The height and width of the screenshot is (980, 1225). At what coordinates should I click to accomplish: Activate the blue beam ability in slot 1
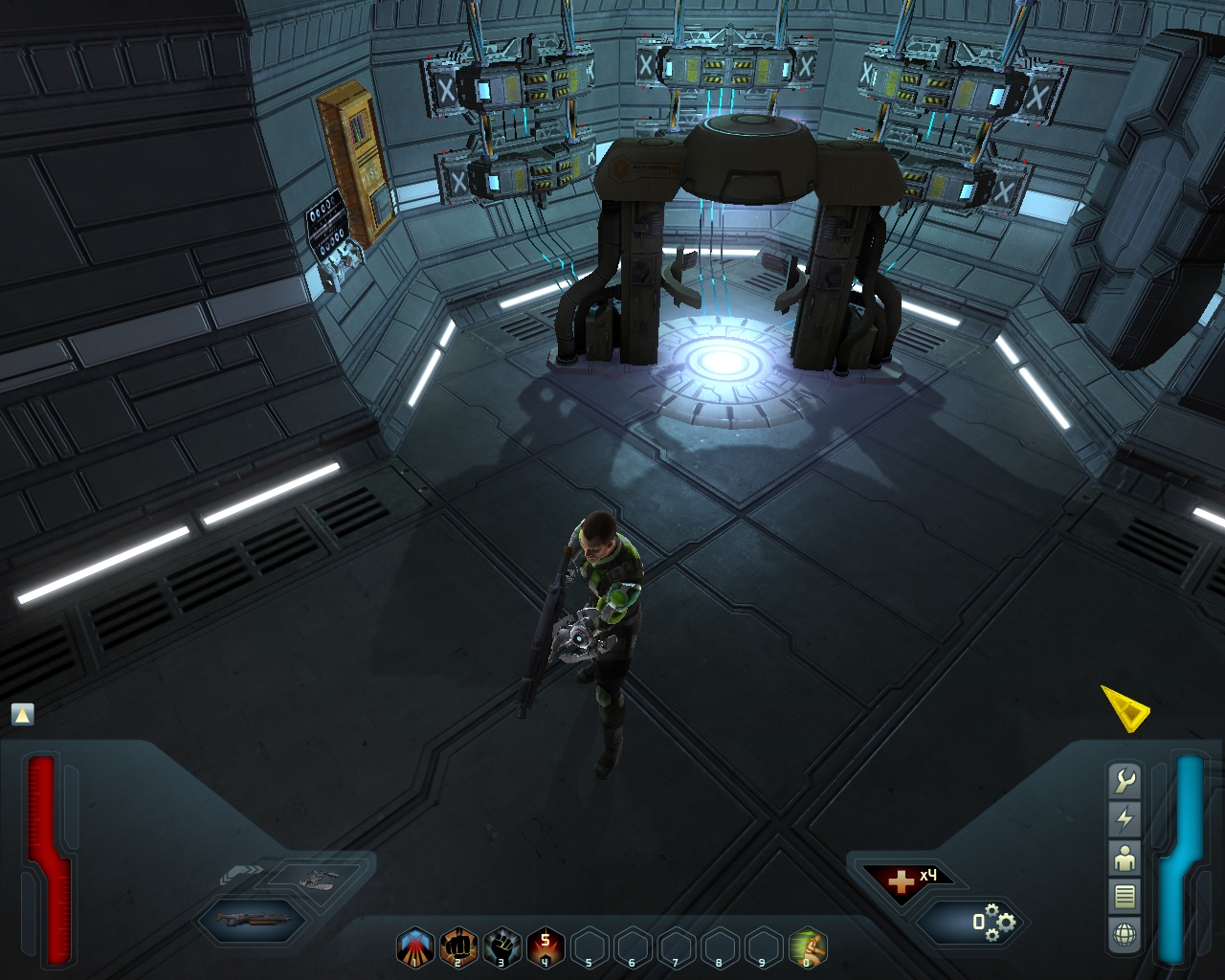415,947
